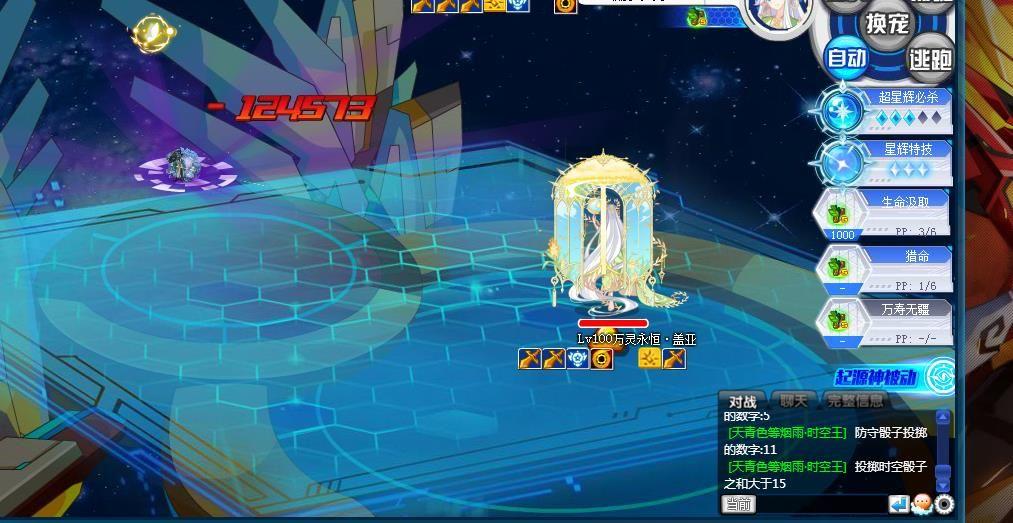
Task: Cast the 猎命 skill
Action: click(883, 268)
